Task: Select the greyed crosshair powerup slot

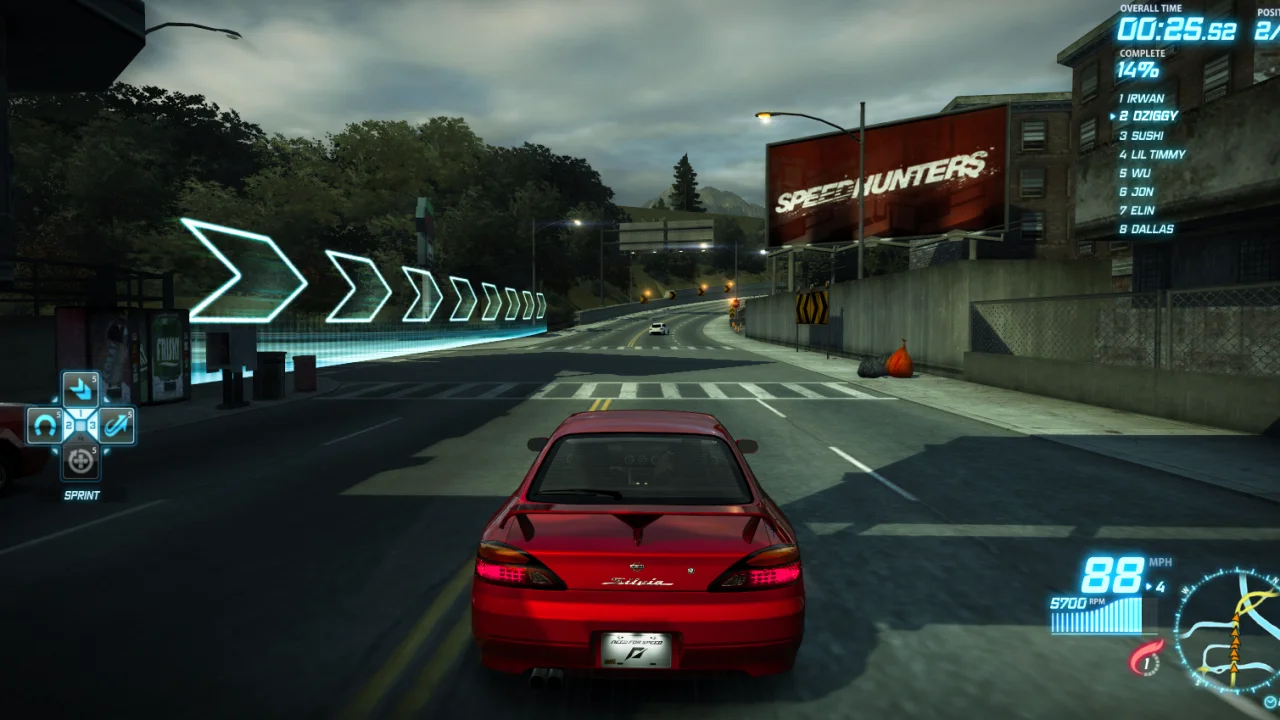Action: pyautogui.click(x=80, y=461)
